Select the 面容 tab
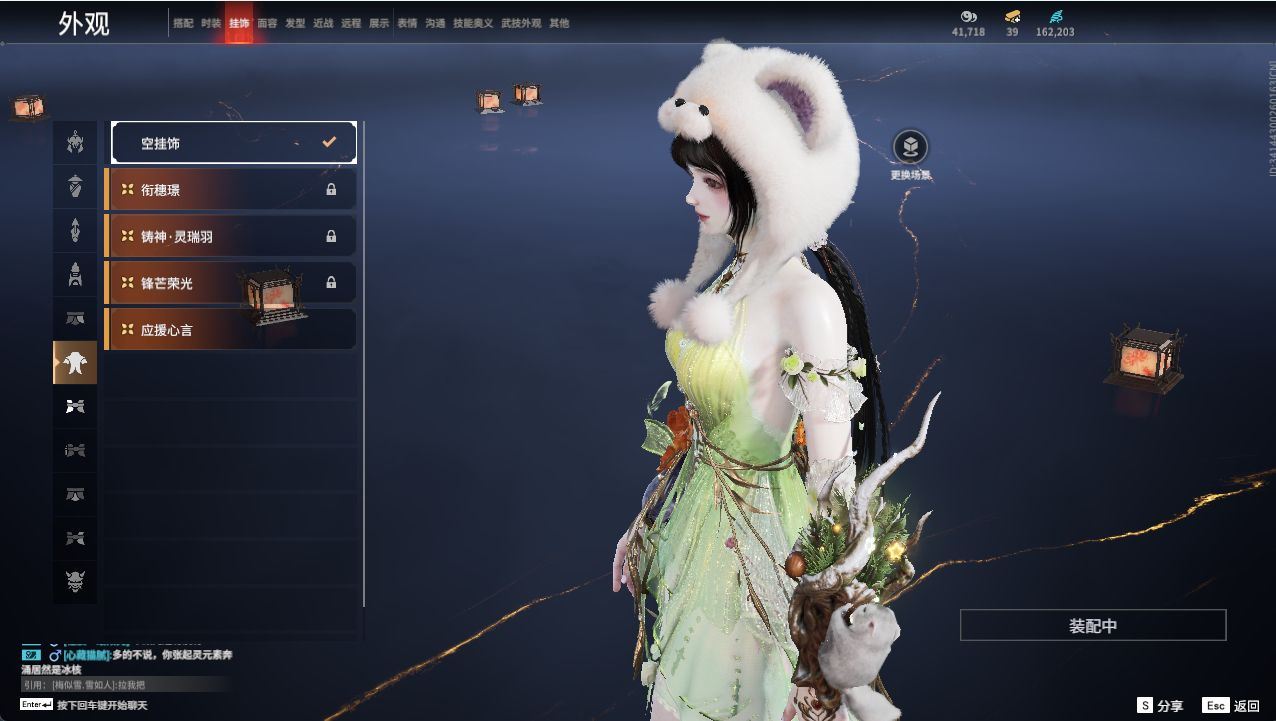This screenshot has height=721, width=1276. point(267,23)
